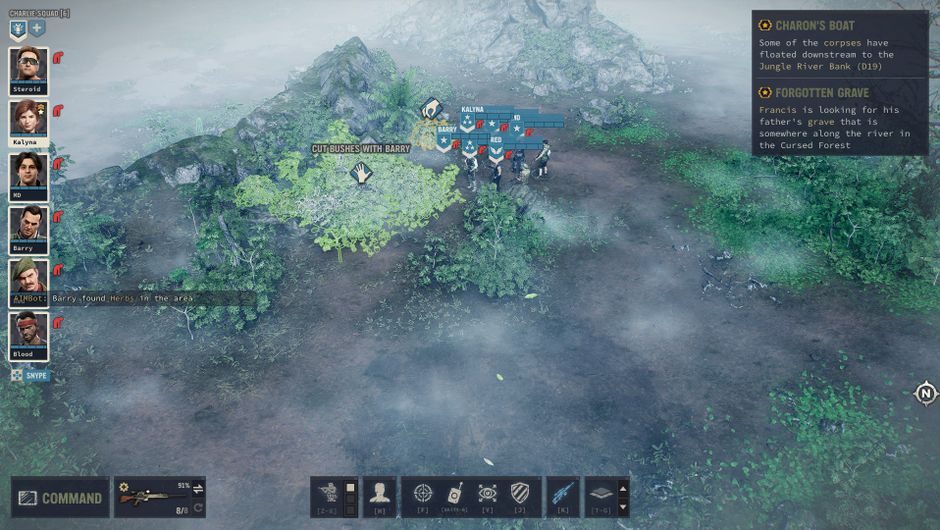The width and height of the screenshot is (940, 530).
Task: Open the Charon's Boat quest entry
Action: tap(815, 25)
